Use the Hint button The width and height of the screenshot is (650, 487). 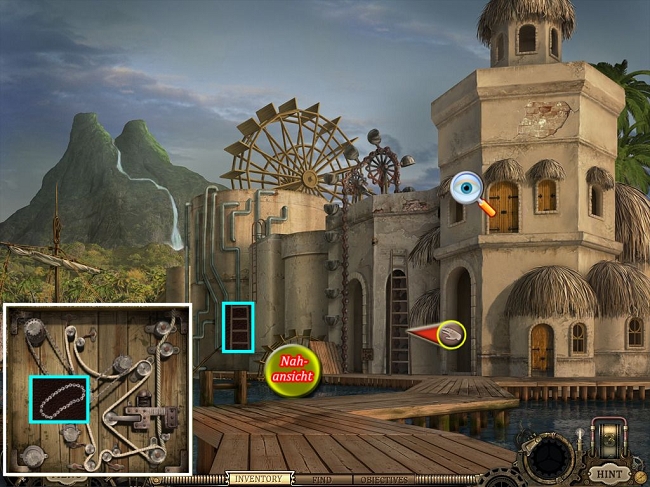[x=608, y=472]
